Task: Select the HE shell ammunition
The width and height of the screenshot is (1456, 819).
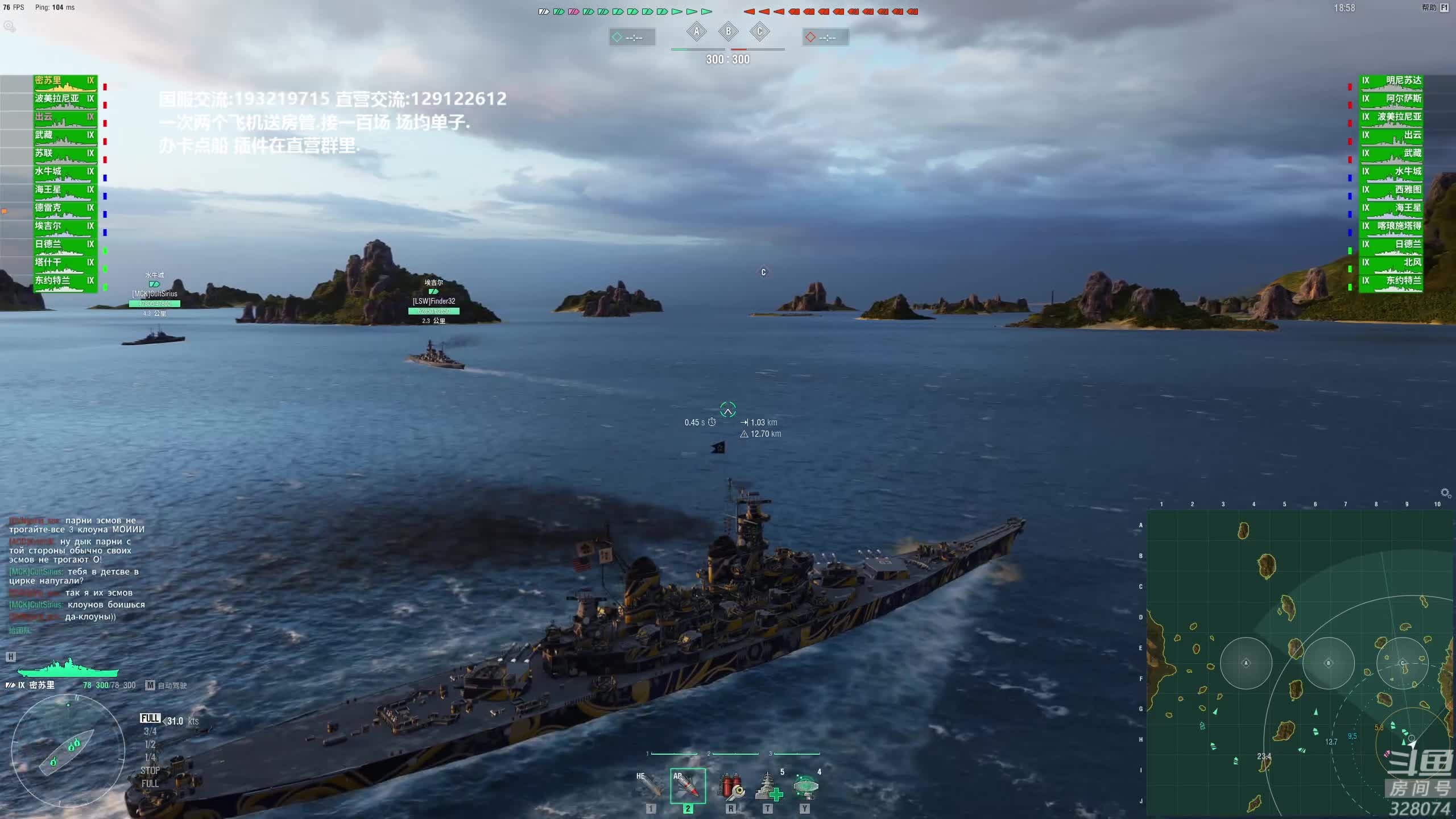Action: 651,786
